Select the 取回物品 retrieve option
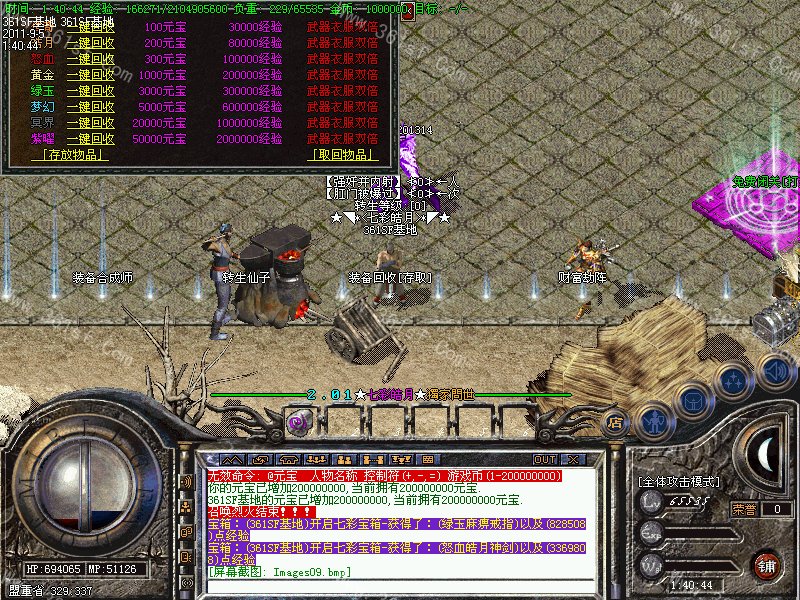The image size is (800, 600). point(345,155)
